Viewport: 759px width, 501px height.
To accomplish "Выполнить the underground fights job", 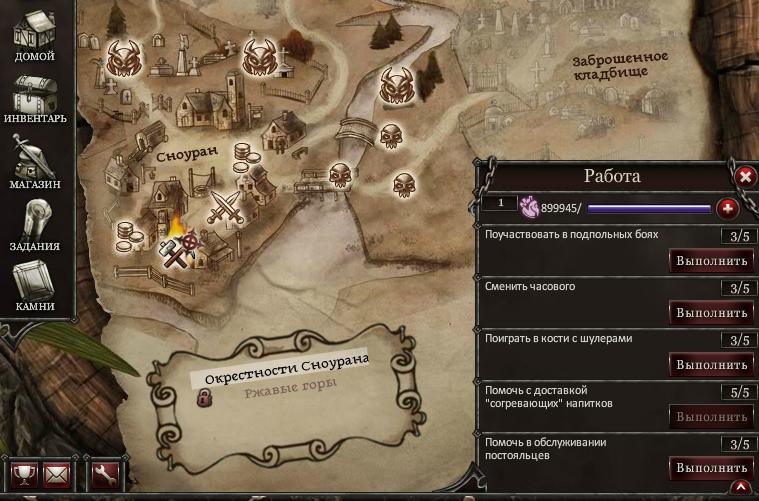I will tap(711, 261).
